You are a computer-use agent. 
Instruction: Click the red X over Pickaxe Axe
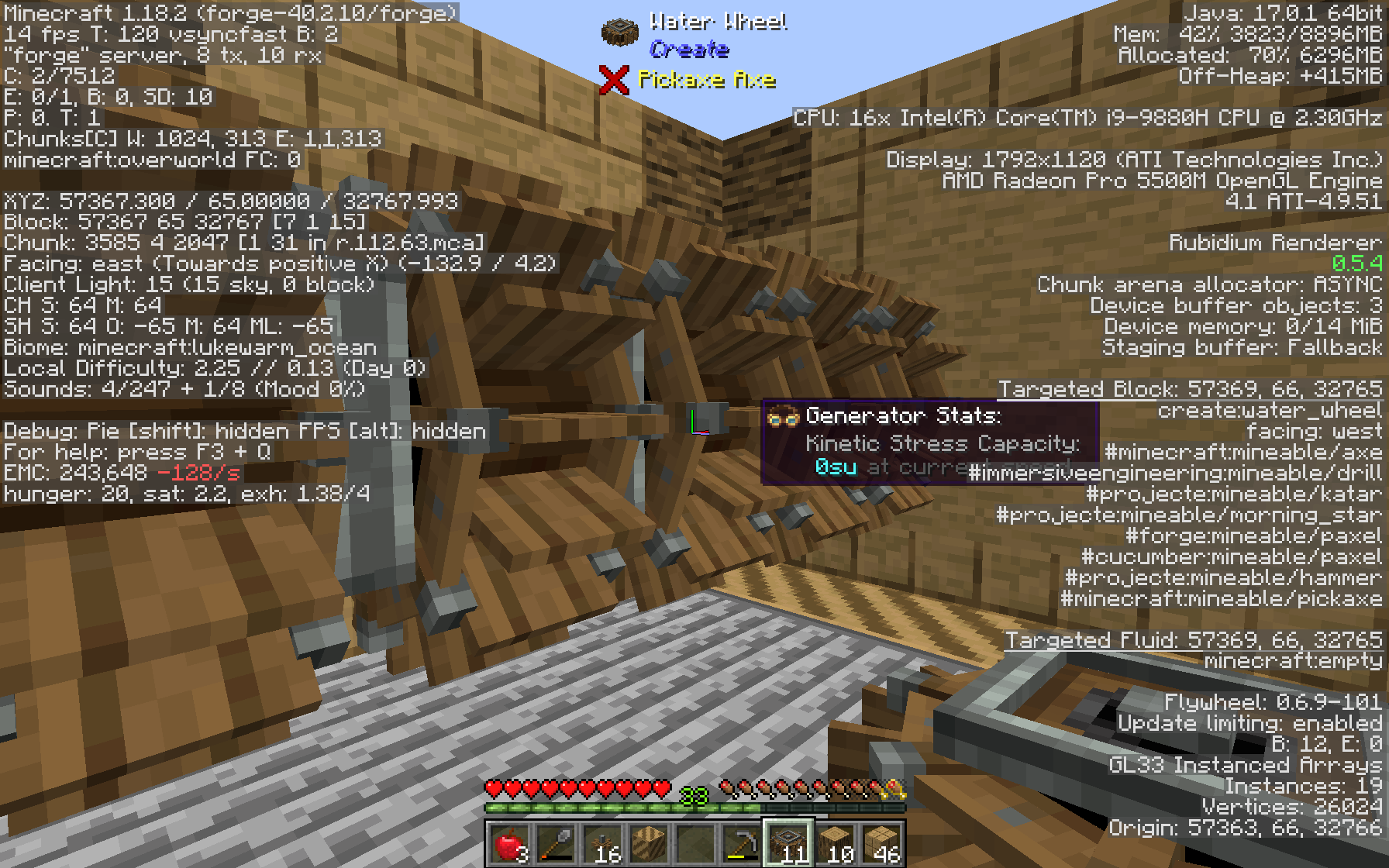click(612, 77)
